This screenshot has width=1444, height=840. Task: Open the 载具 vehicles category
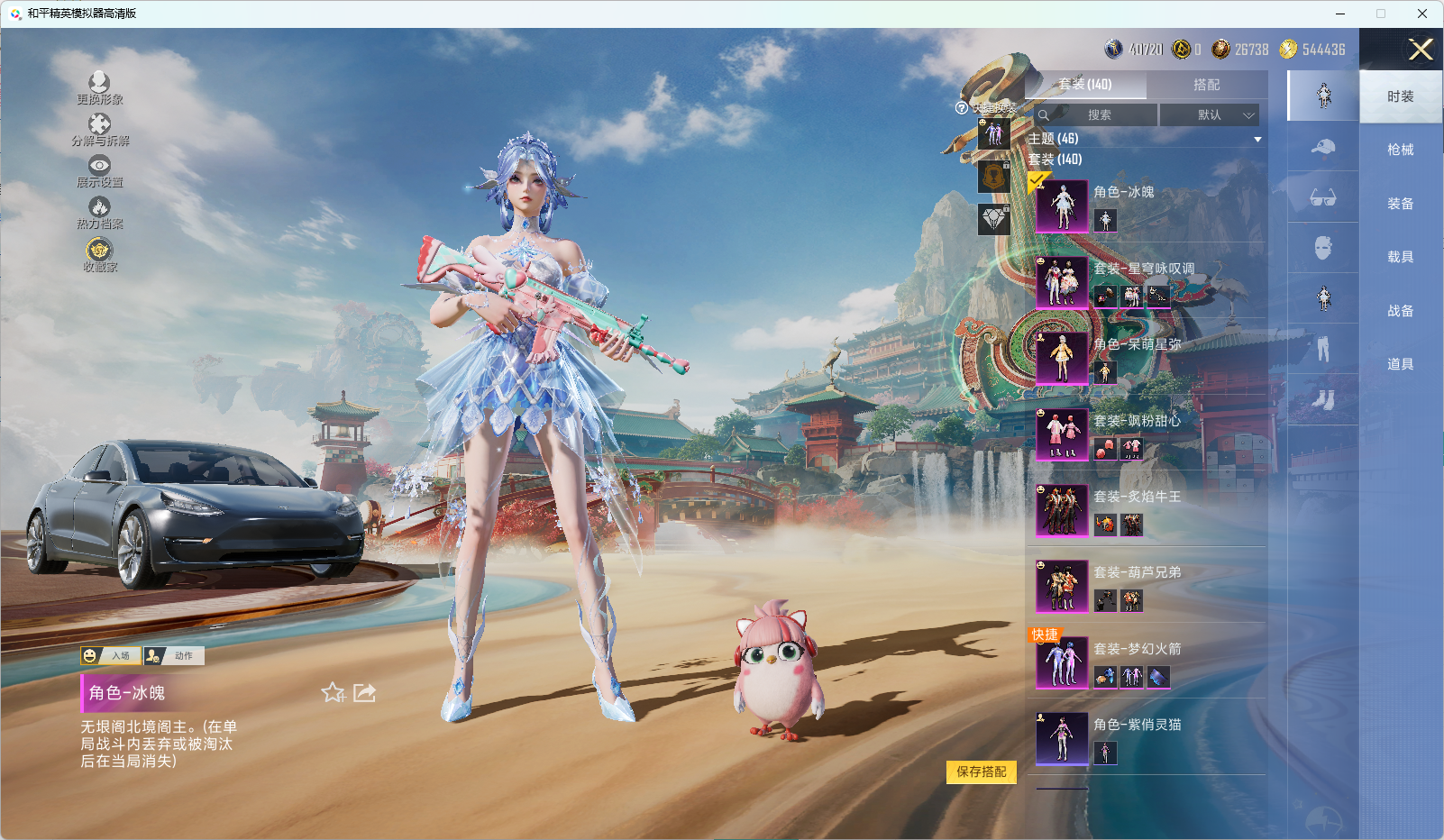(x=1400, y=257)
